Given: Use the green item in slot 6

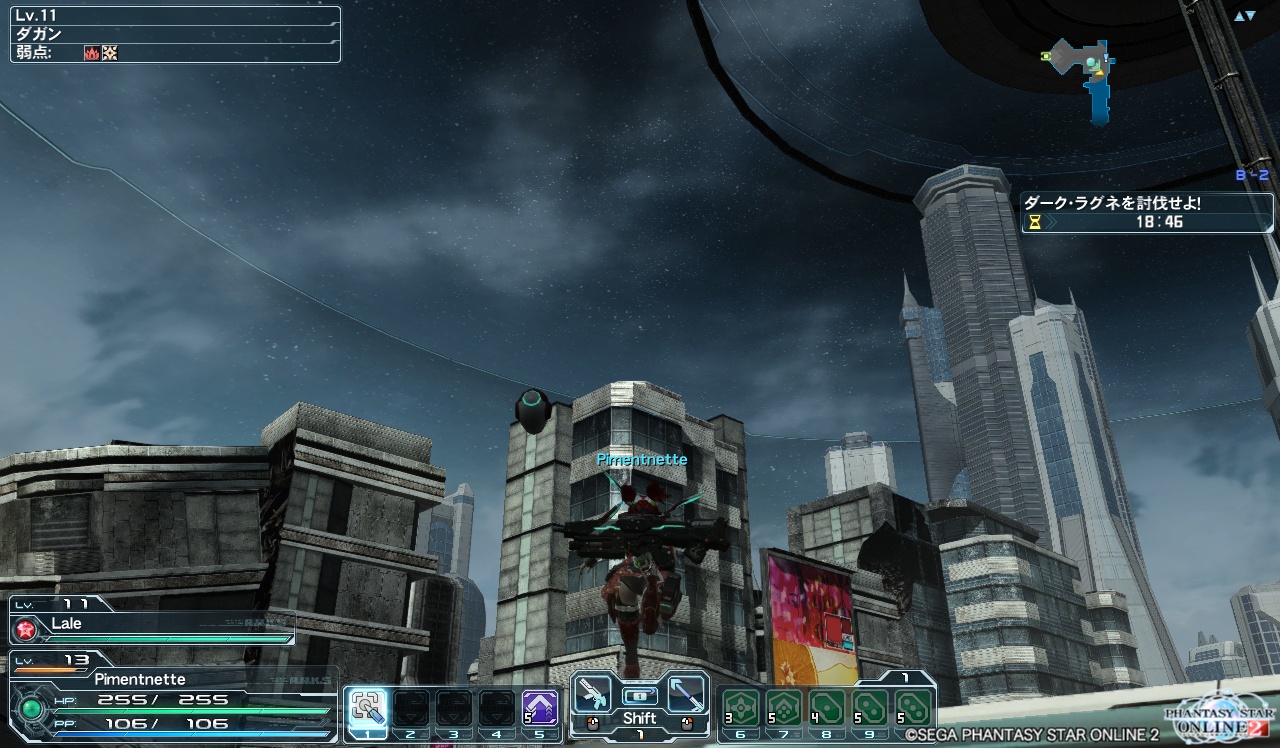Looking at the screenshot, I should pos(740,708).
